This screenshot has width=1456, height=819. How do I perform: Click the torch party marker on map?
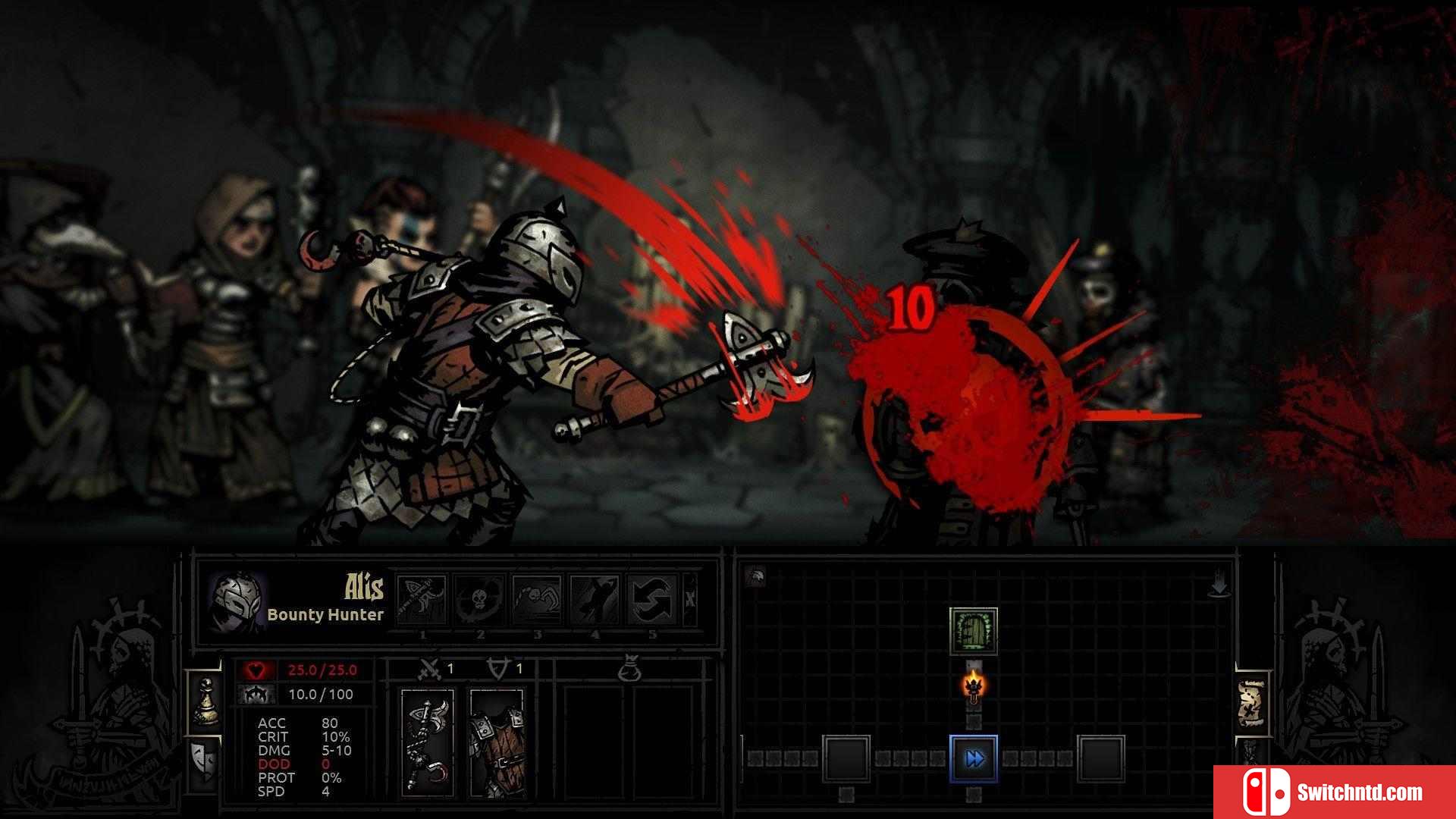tap(974, 686)
